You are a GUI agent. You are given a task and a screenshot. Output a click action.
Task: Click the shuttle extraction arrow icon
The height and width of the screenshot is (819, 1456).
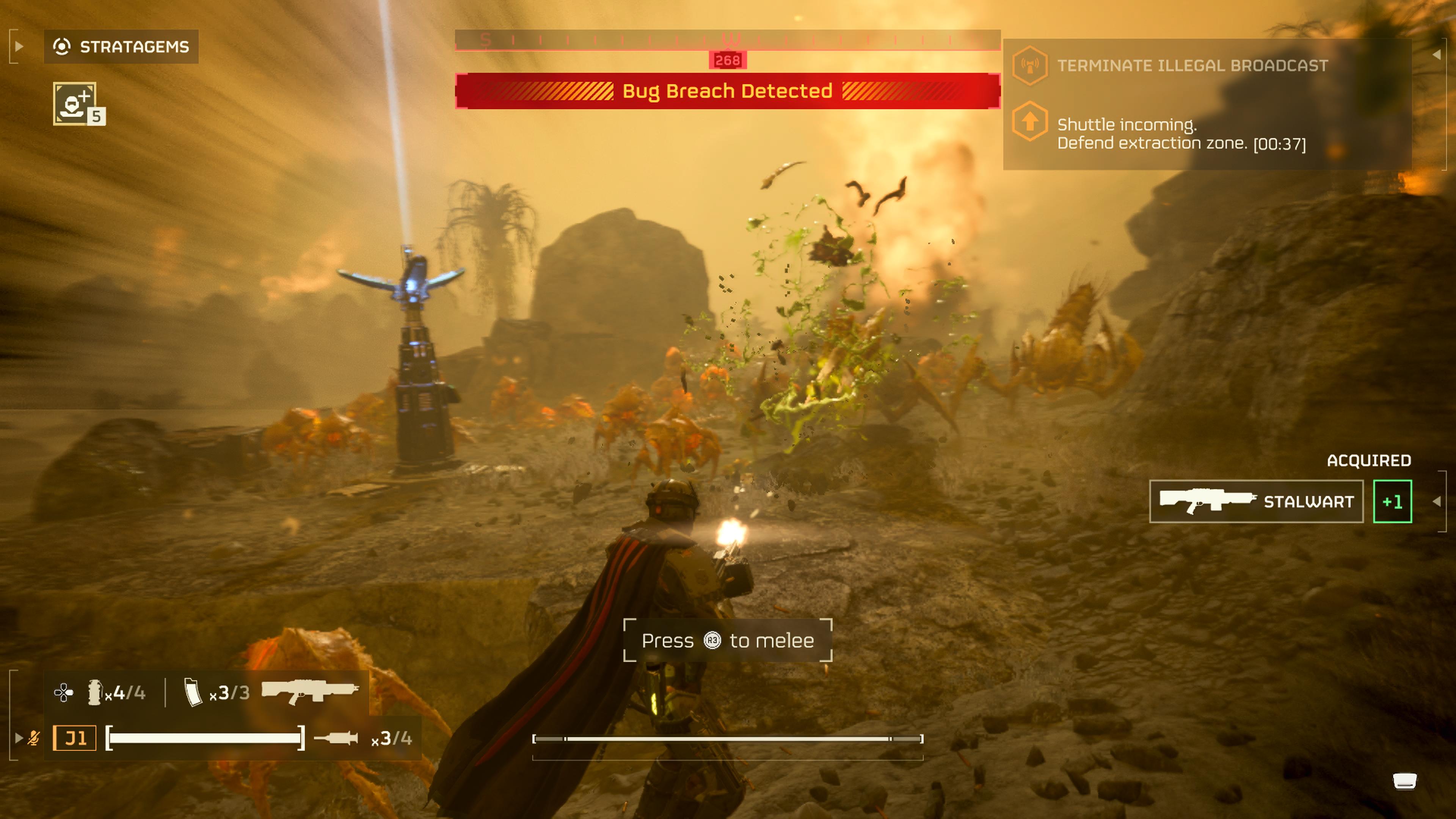pyautogui.click(x=1031, y=122)
